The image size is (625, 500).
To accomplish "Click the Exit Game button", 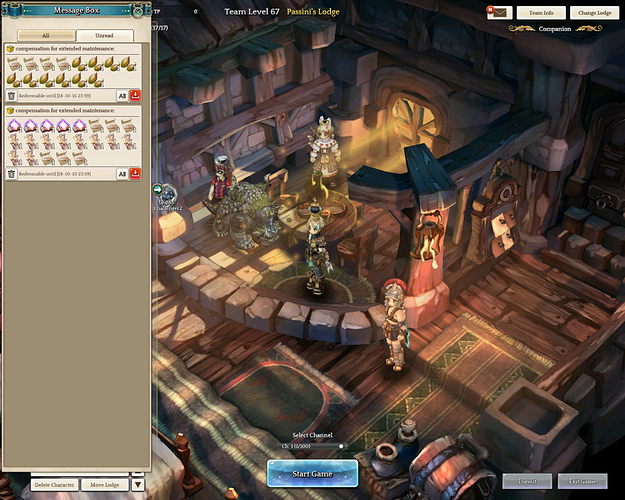I will (581, 481).
